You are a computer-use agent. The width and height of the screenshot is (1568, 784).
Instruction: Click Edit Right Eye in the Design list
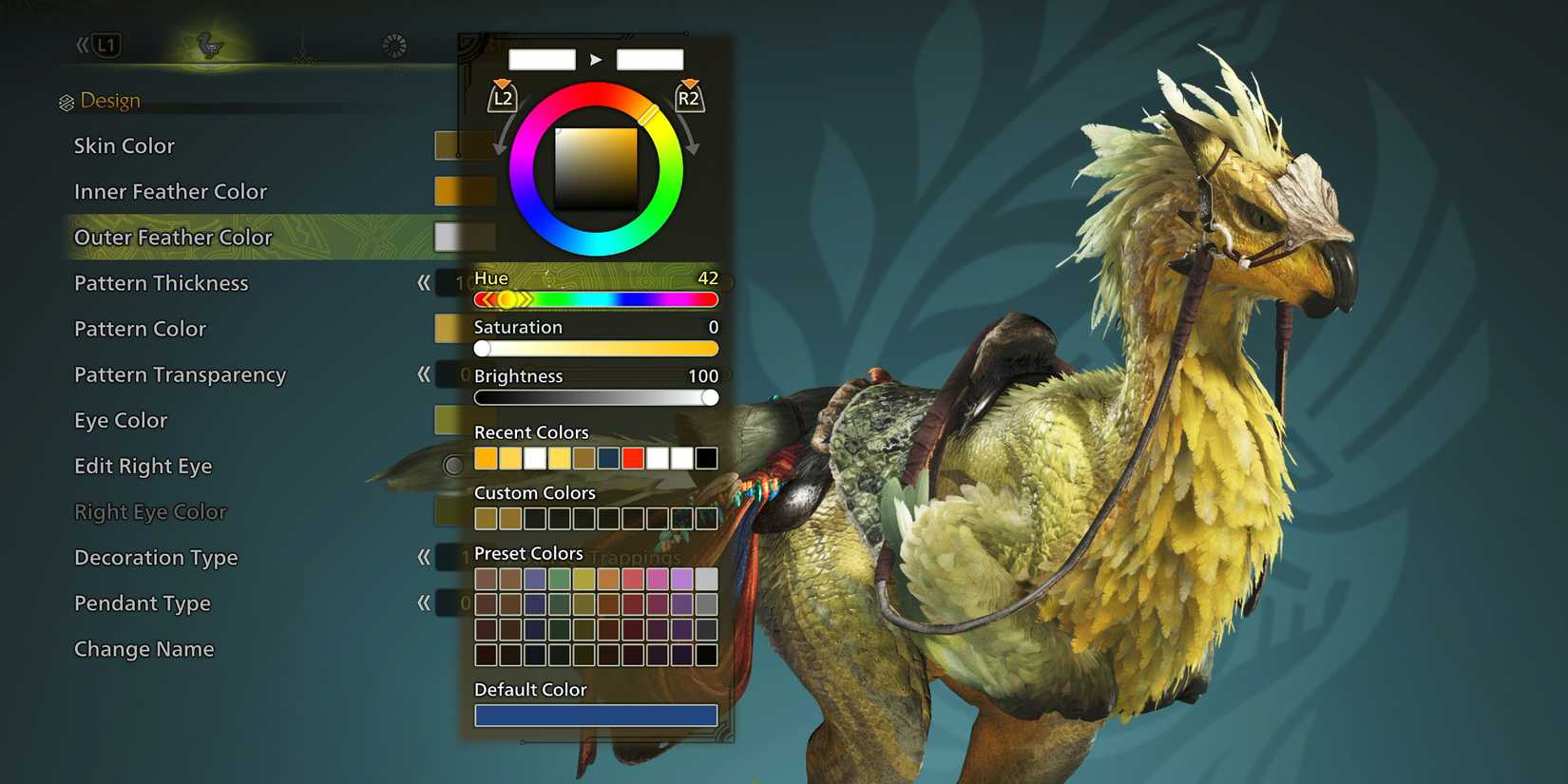(143, 466)
